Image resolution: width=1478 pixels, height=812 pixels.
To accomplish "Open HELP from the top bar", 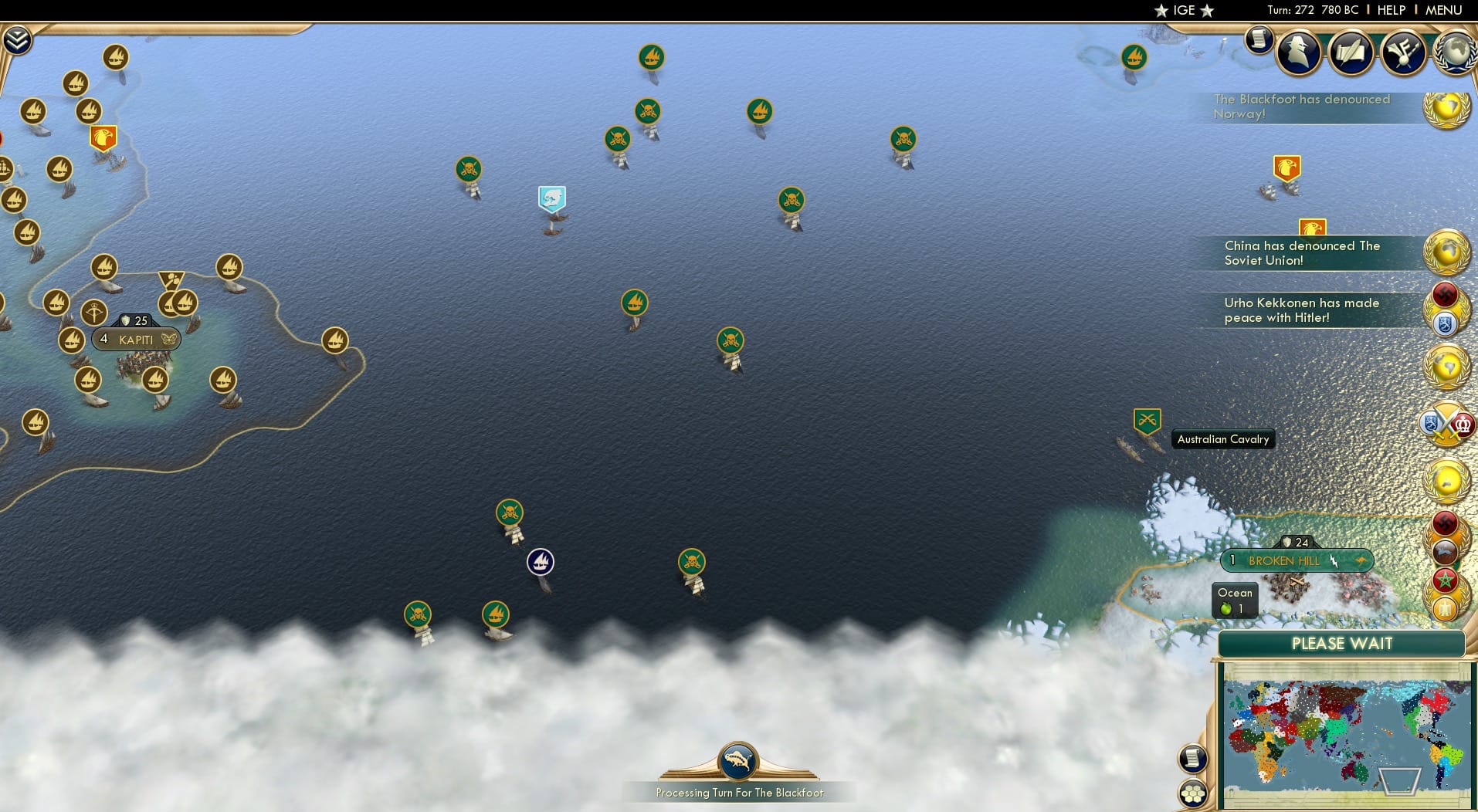I will coord(1391,10).
